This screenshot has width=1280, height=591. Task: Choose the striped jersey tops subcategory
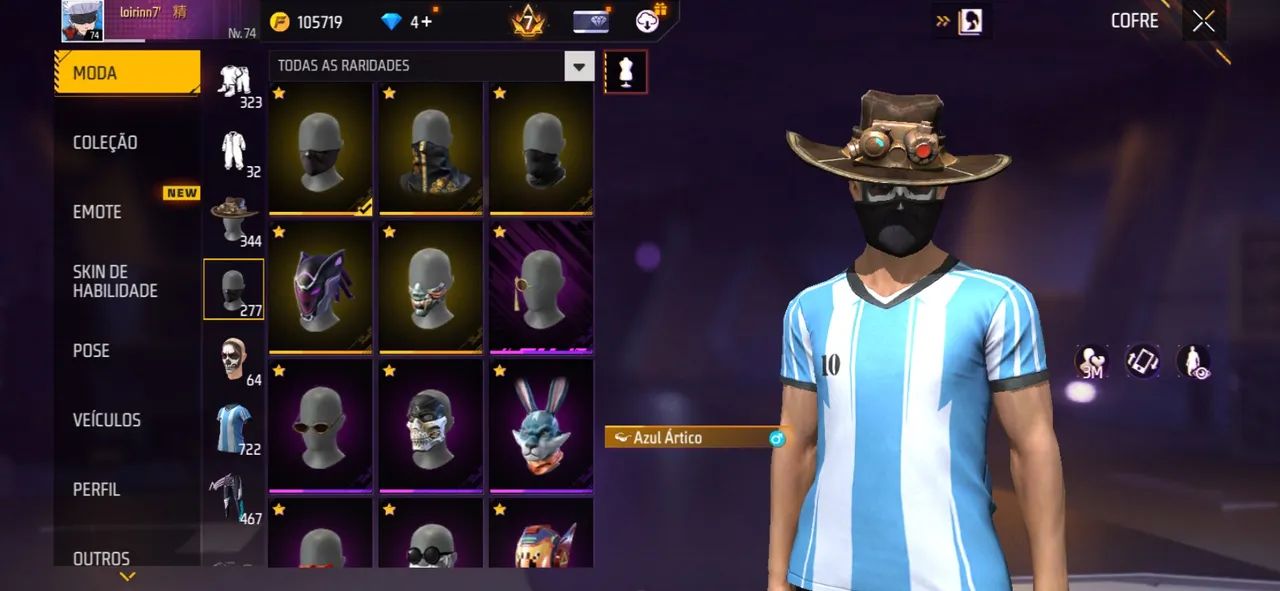click(234, 427)
